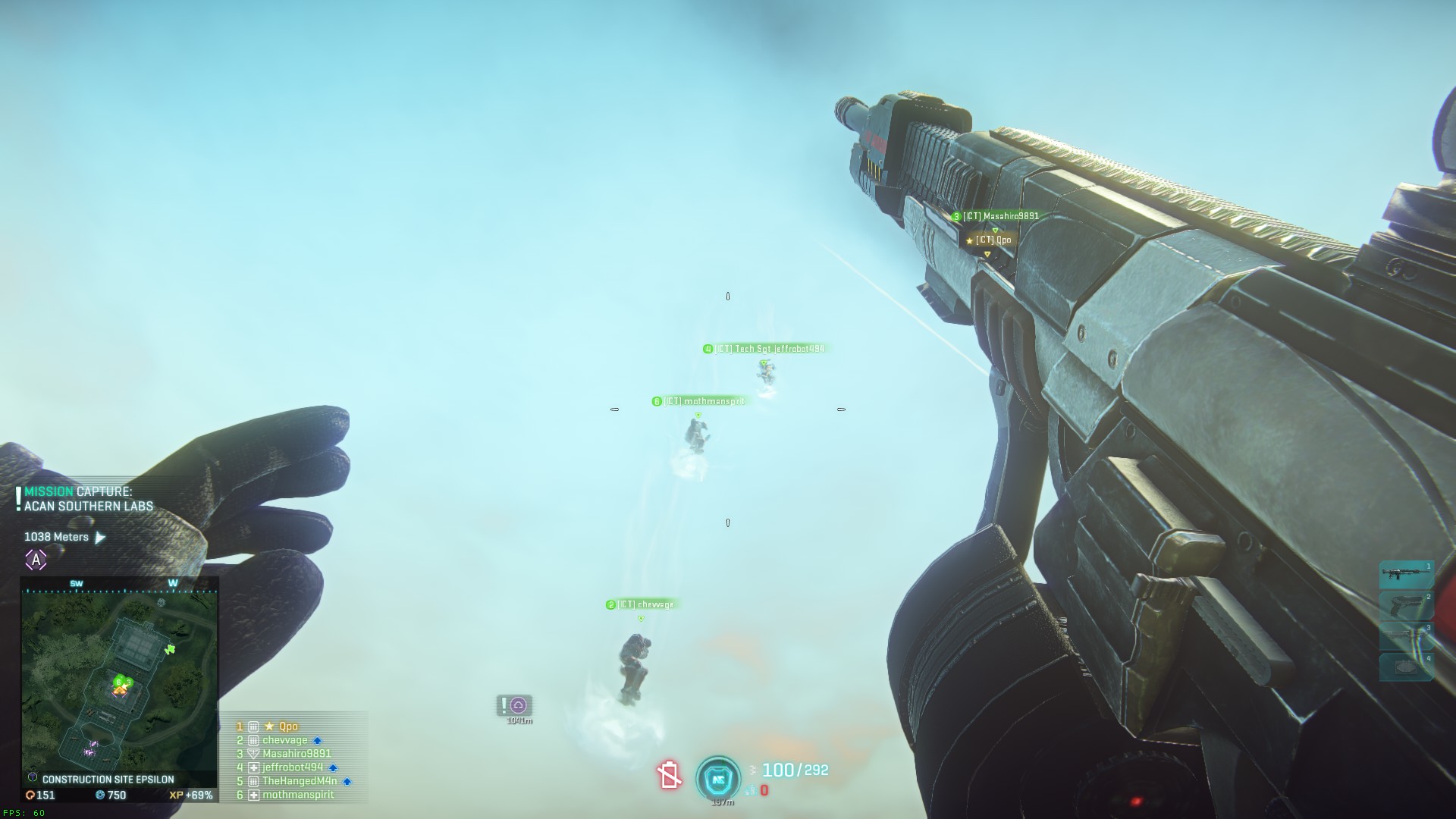The image size is (1456, 819).
Task: Equip the rifle in weapon slot 1
Action: (1405, 575)
